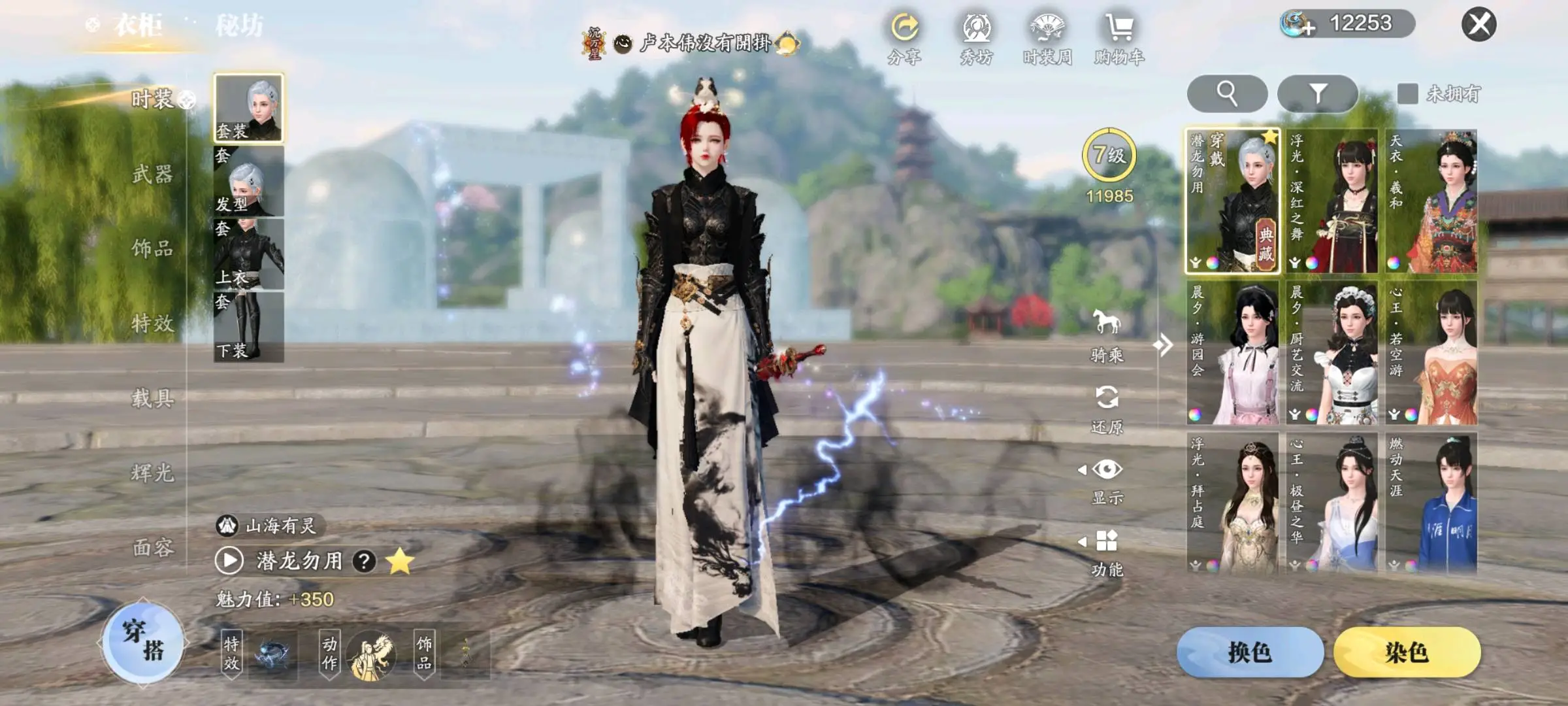Open the 秀坊 showcase

tap(977, 39)
